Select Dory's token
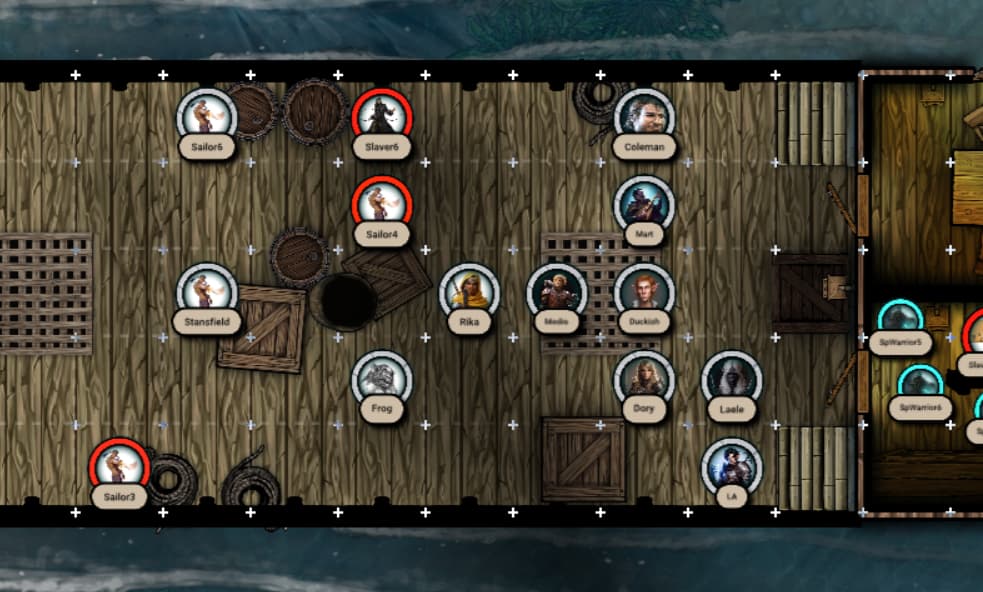This screenshot has width=983, height=592. pyautogui.click(x=644, y=379)
